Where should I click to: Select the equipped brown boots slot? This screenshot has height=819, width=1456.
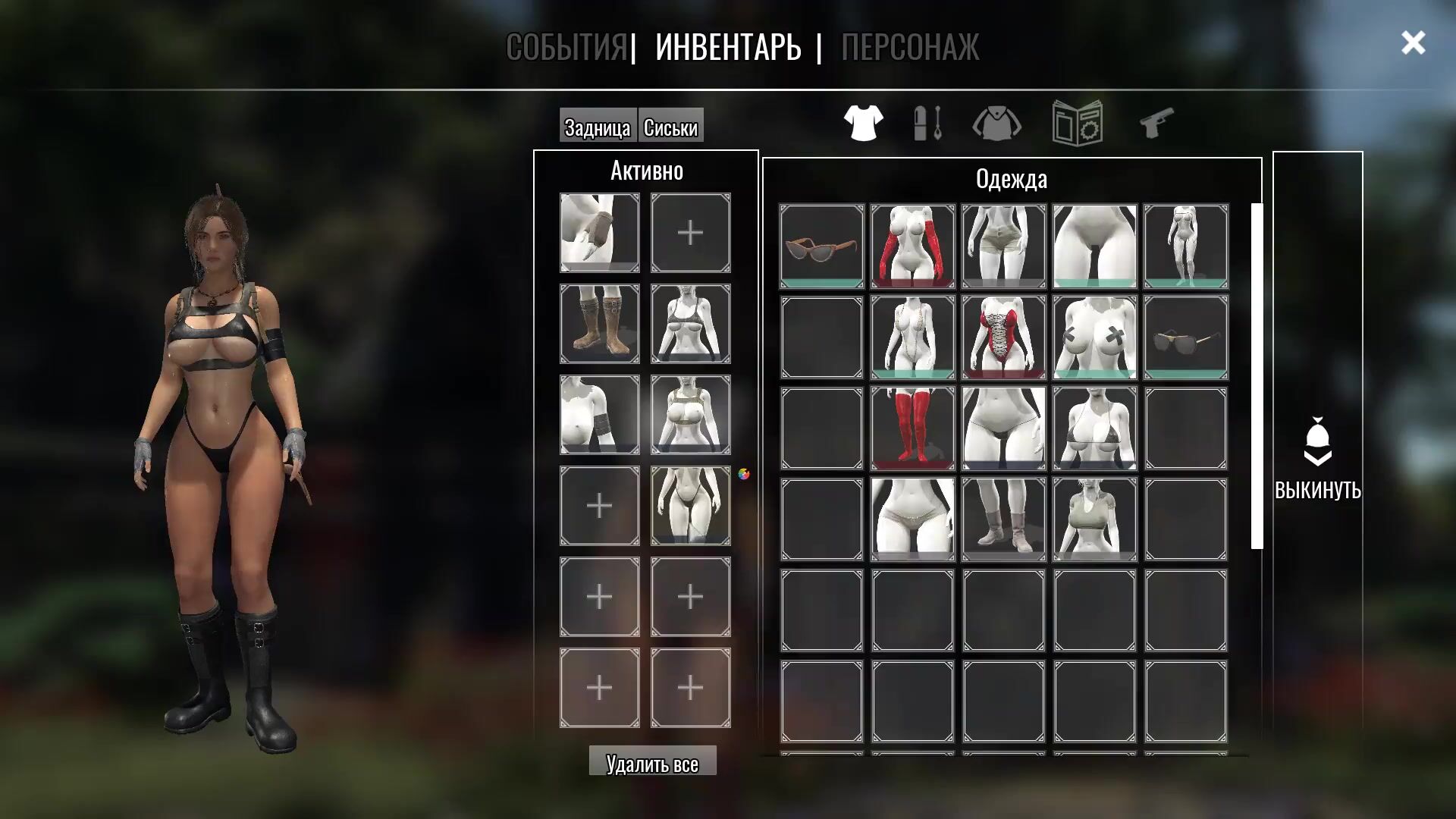(600, 324)
